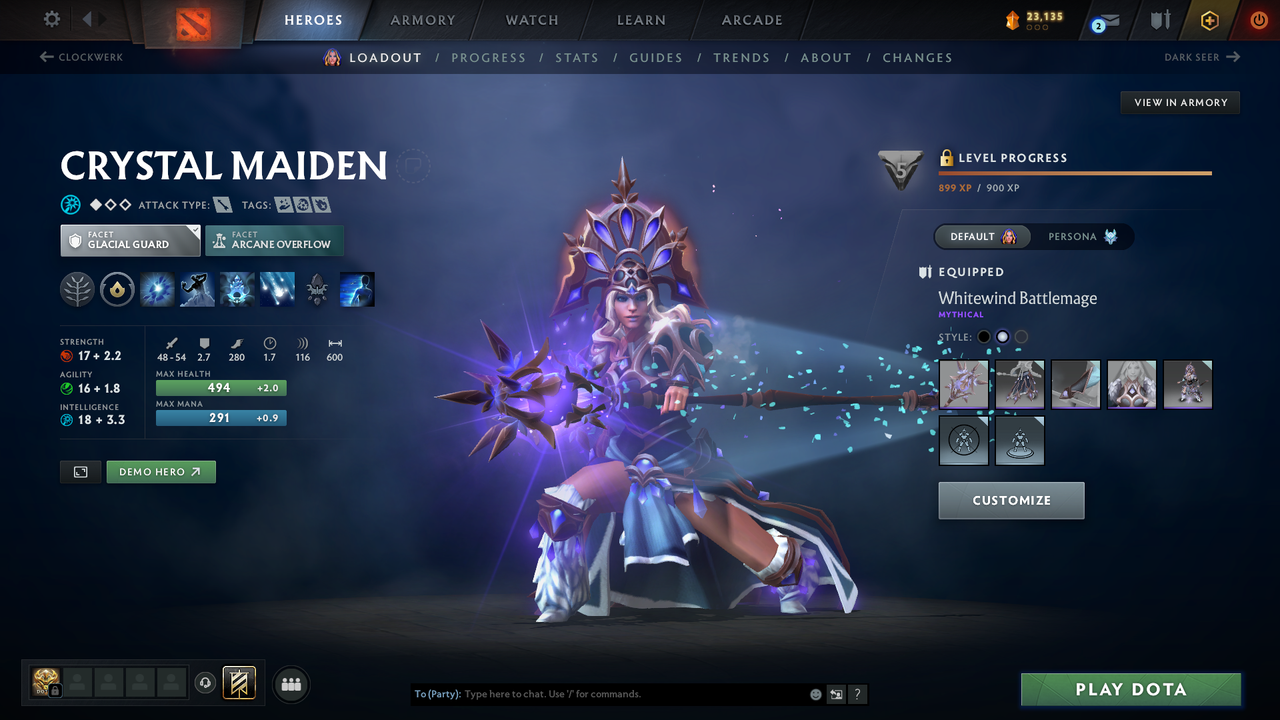The image size is (1280, 720).
Task: Go to the previous hero, Clockwerk
Action: 78,57
